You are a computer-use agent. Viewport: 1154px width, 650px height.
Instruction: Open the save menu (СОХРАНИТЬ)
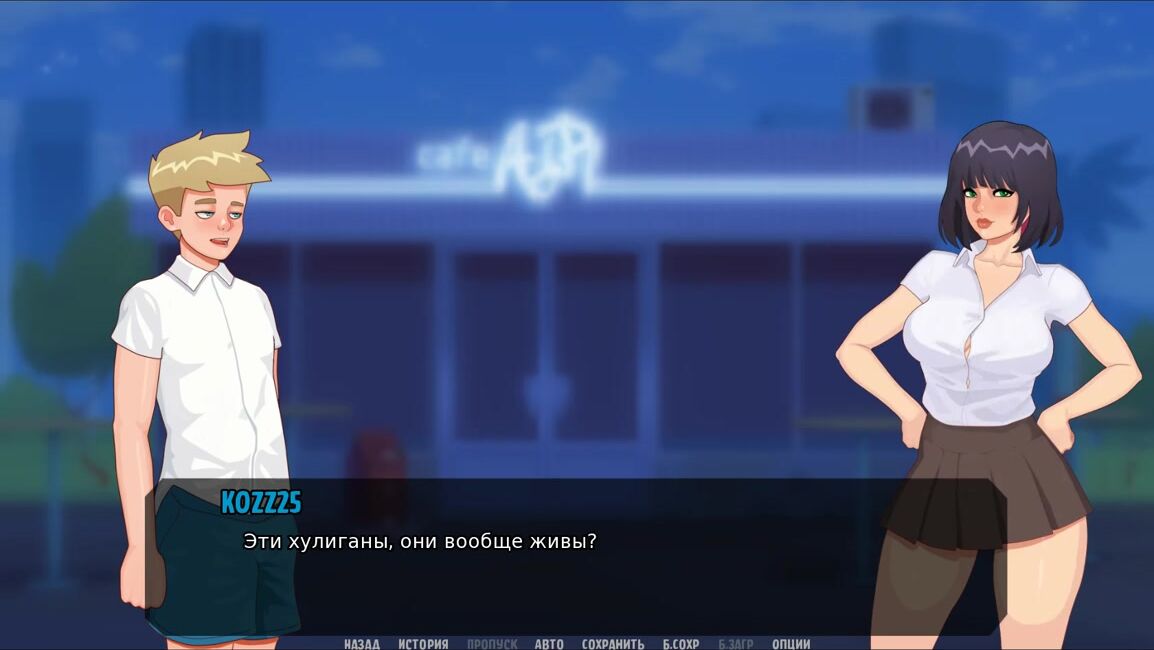coord(612,644)
